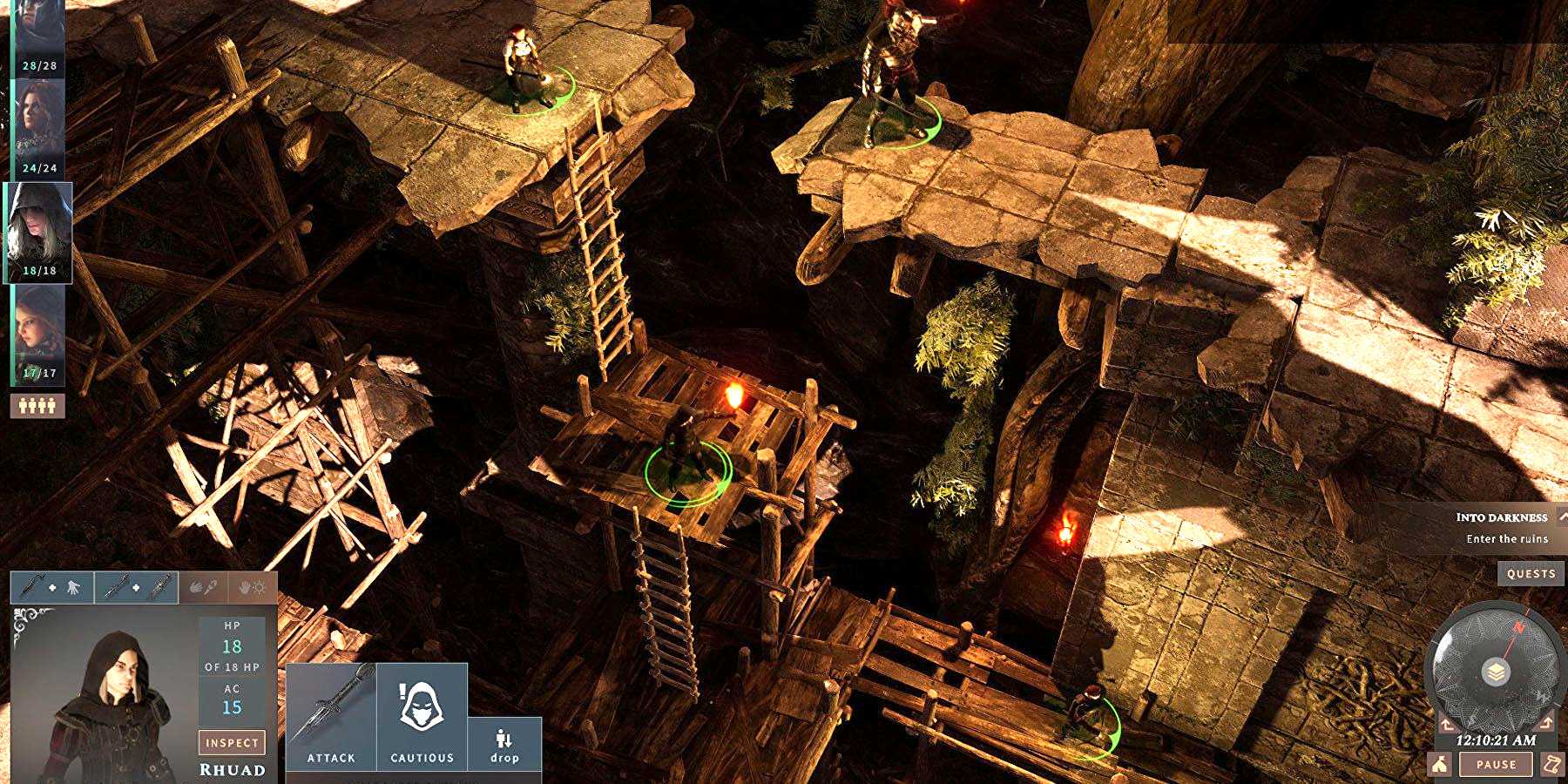Select the party member with 17/17 HP
The height and width of the screenshot is (784, 1568).
click(x=39, y=335)
